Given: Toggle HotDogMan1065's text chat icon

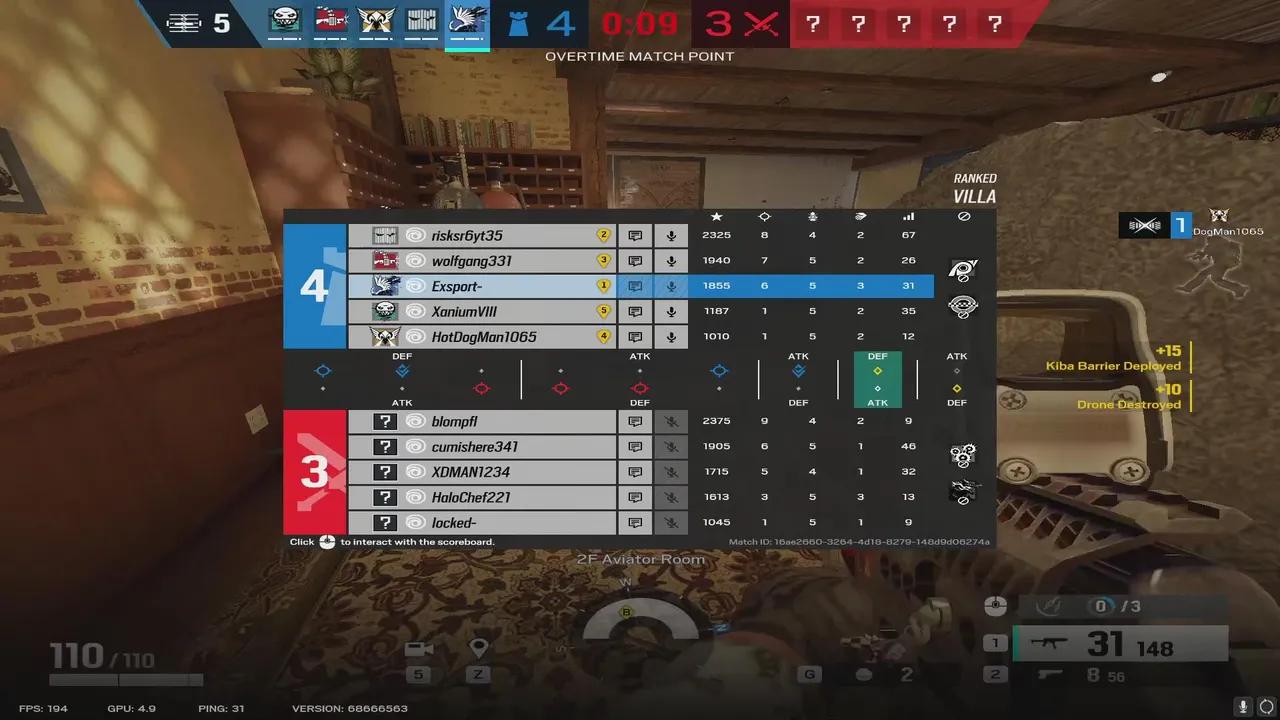Looking at the screenshot, I should point(635,337).
